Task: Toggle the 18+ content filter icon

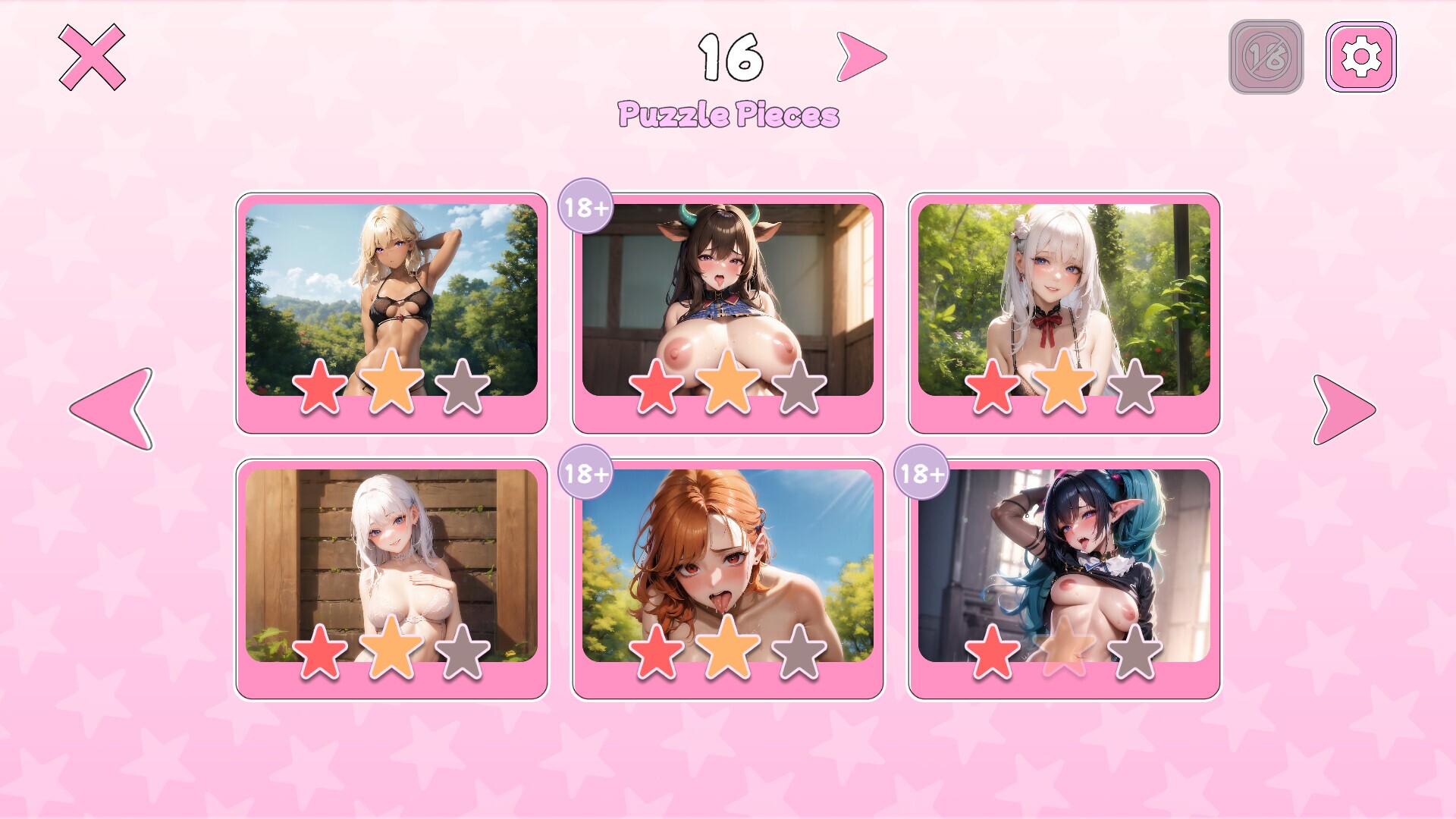Action: click(x=1265, y=55)
